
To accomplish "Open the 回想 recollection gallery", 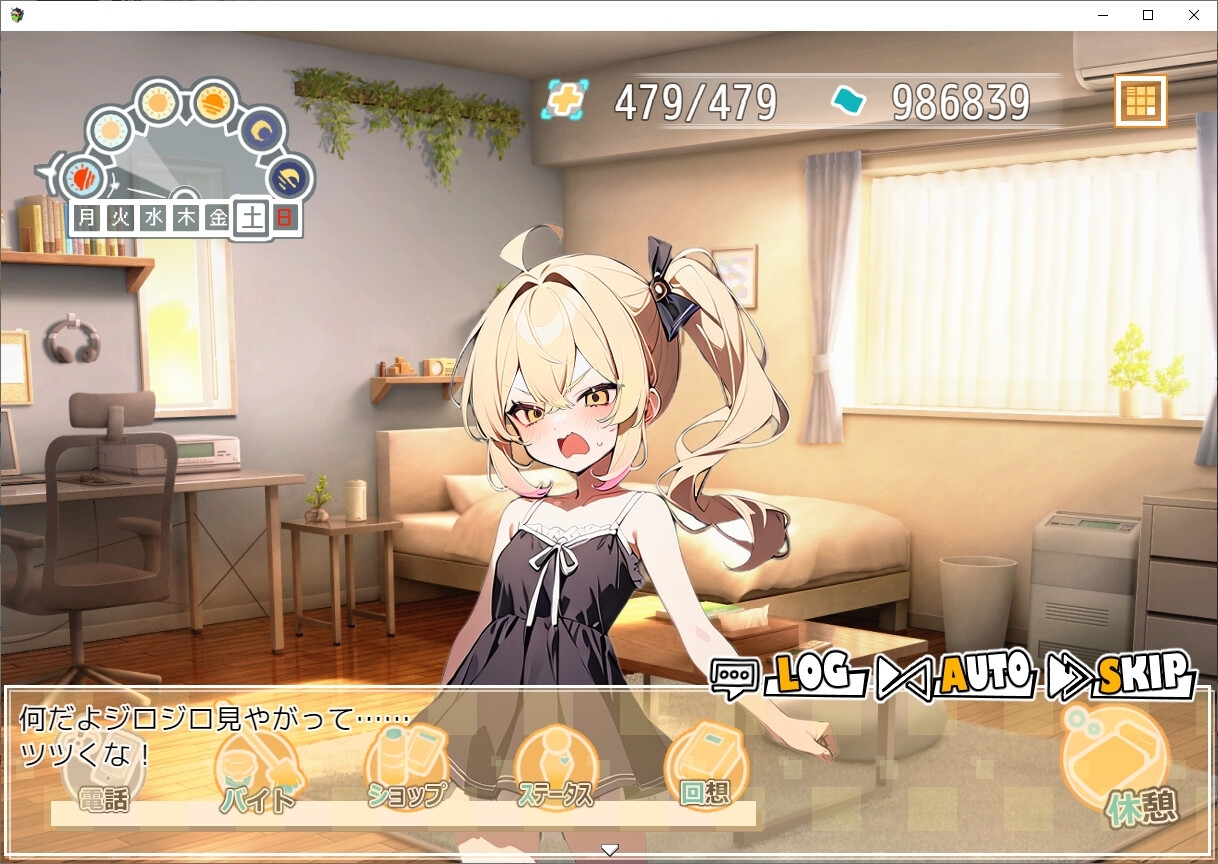I will [706, 768].
